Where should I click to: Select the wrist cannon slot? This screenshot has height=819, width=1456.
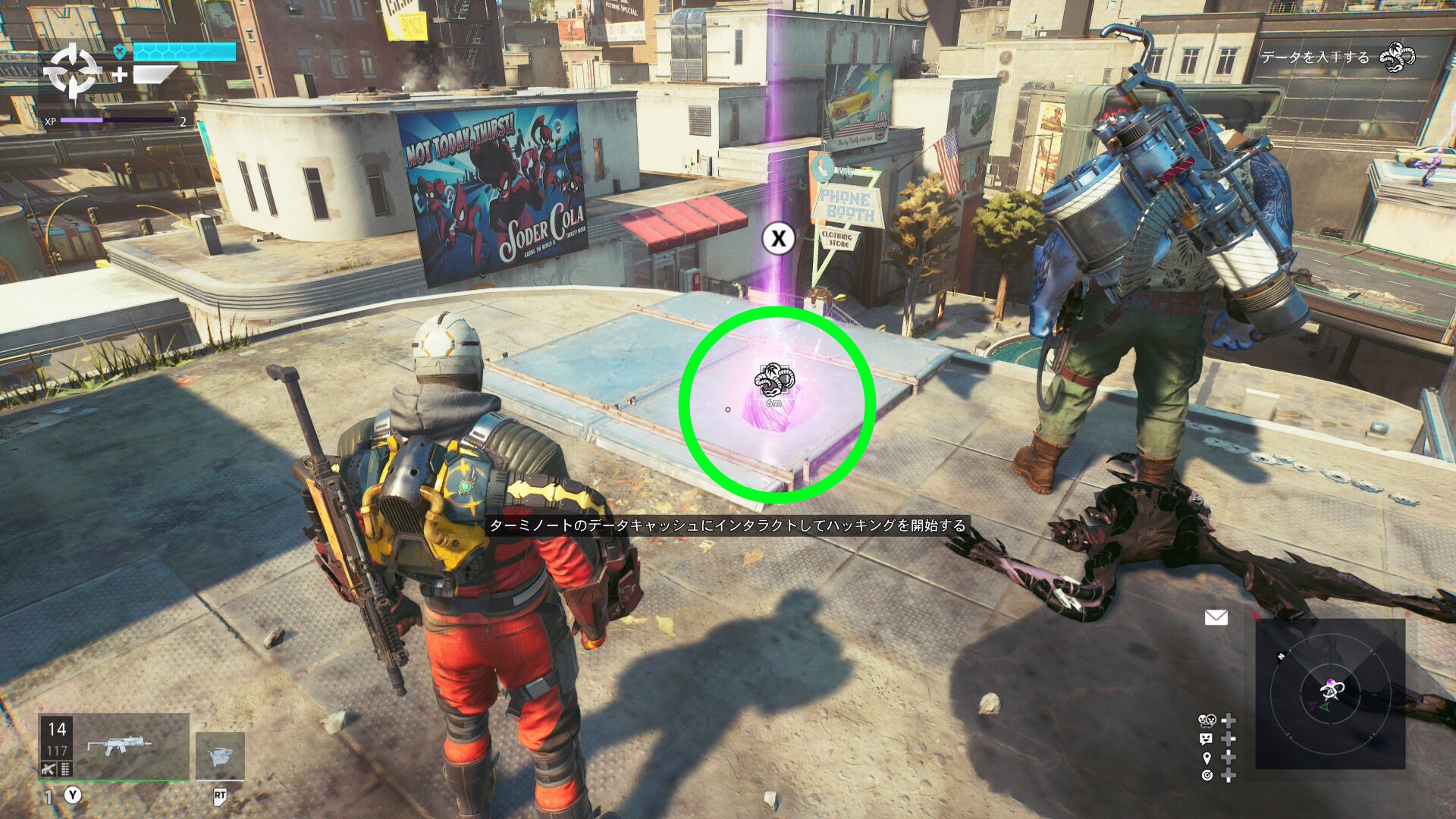coord(220,755)
